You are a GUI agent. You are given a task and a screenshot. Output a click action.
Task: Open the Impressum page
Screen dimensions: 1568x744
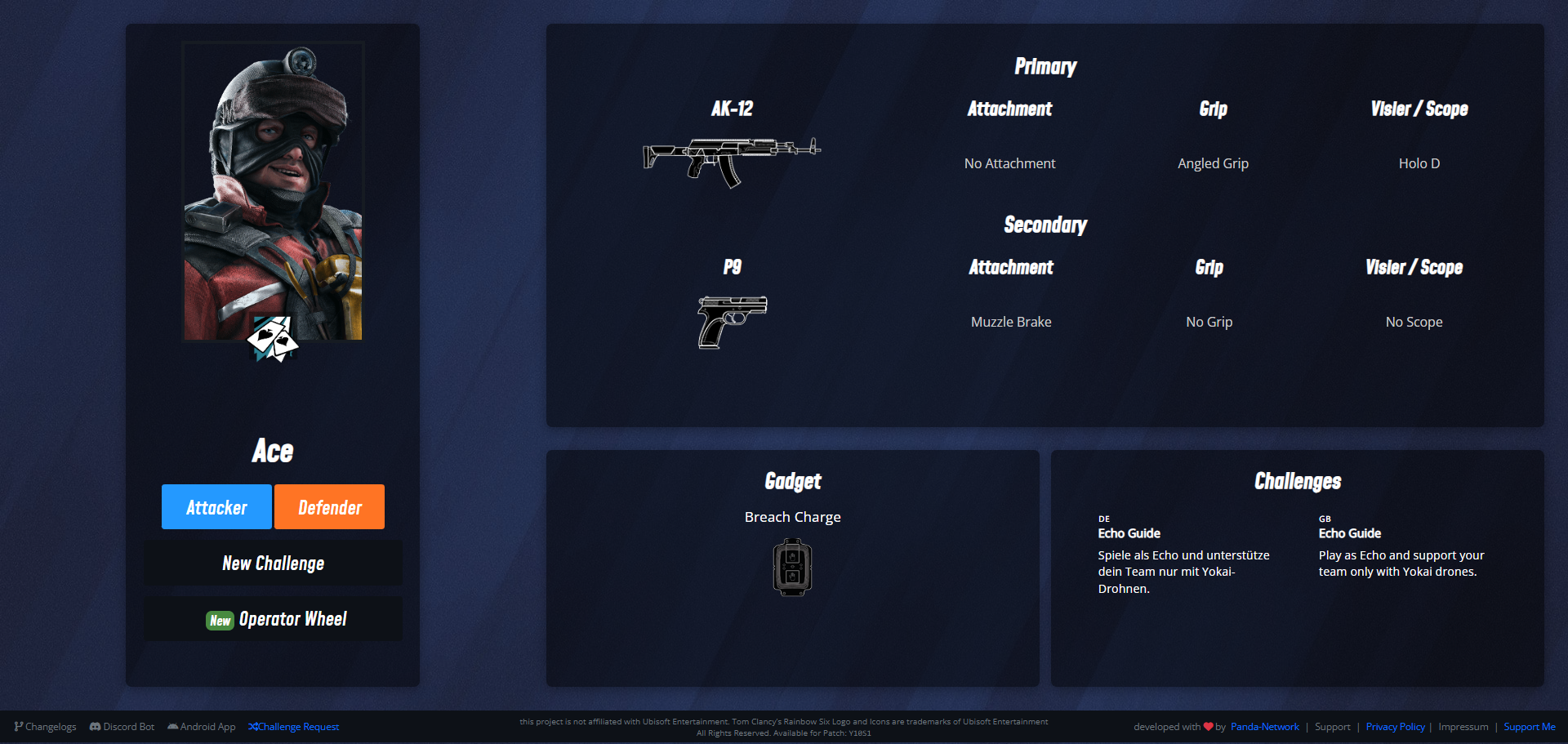point(1463,727)
